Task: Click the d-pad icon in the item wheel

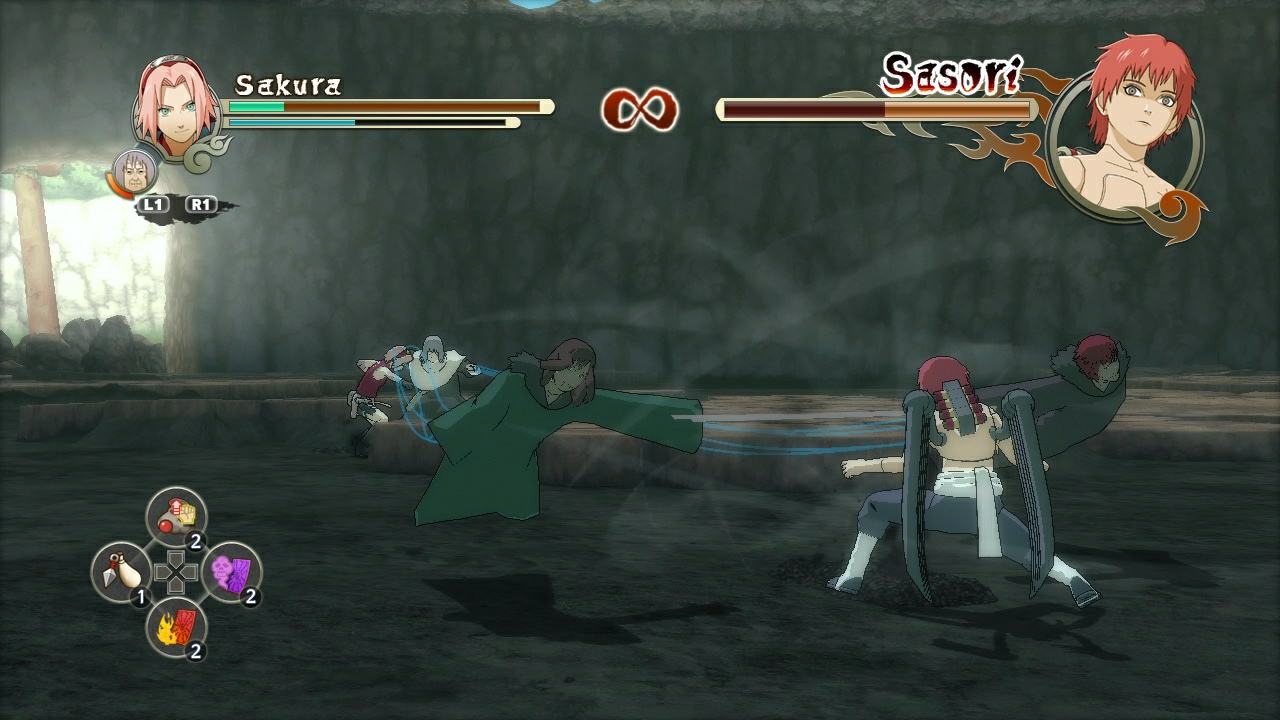Action: tap(176, 573)
